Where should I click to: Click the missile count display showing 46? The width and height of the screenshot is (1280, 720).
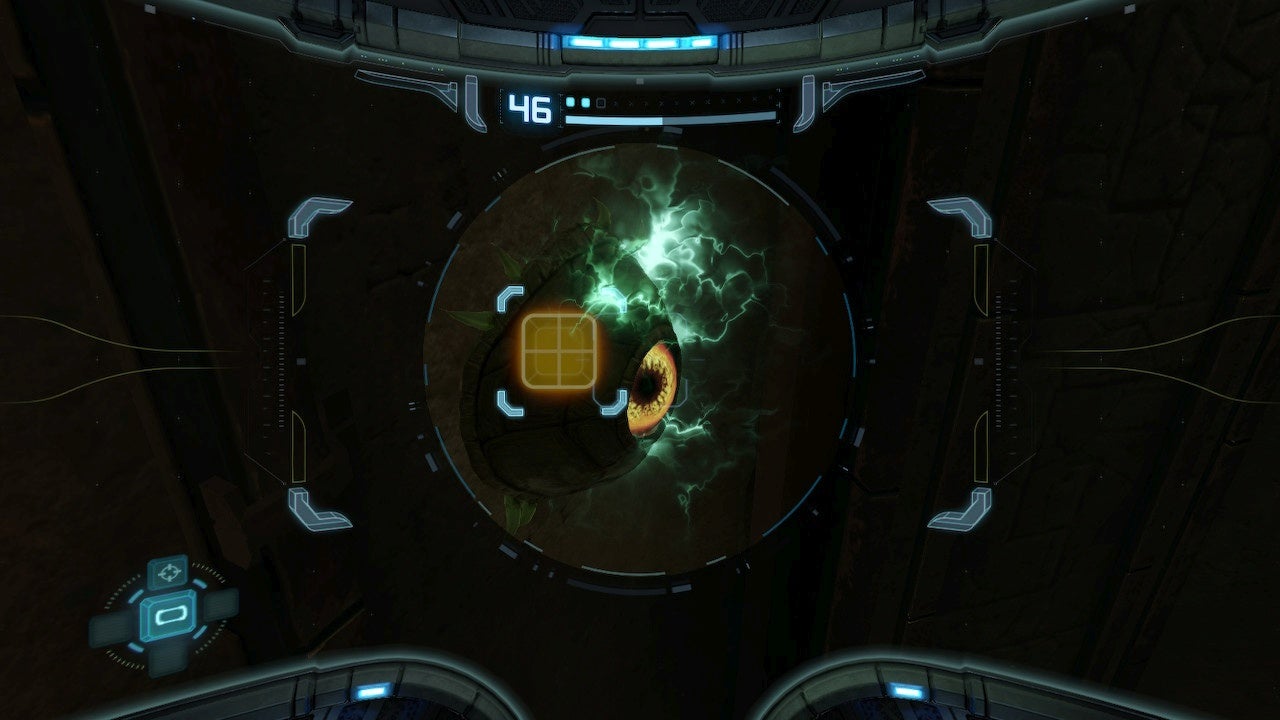point(529,107)
